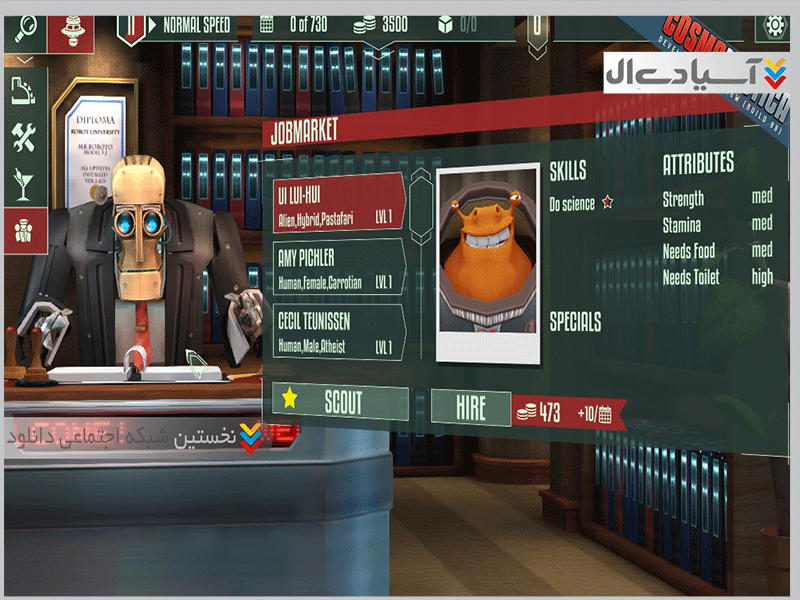
Task: Hire the selected candidate
Action: click(x=470, y=407)
